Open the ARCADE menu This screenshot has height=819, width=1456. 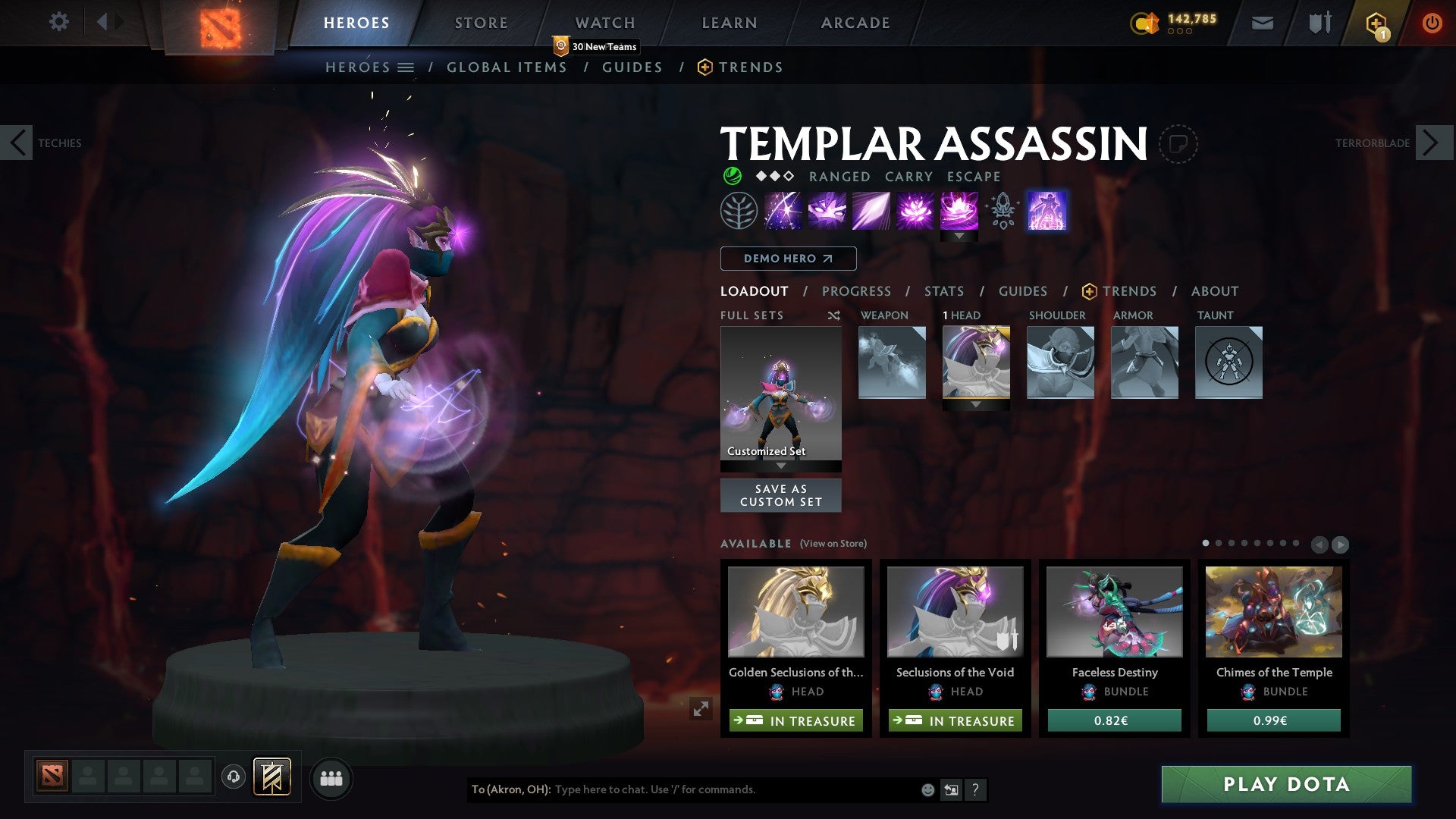point(855,22)
